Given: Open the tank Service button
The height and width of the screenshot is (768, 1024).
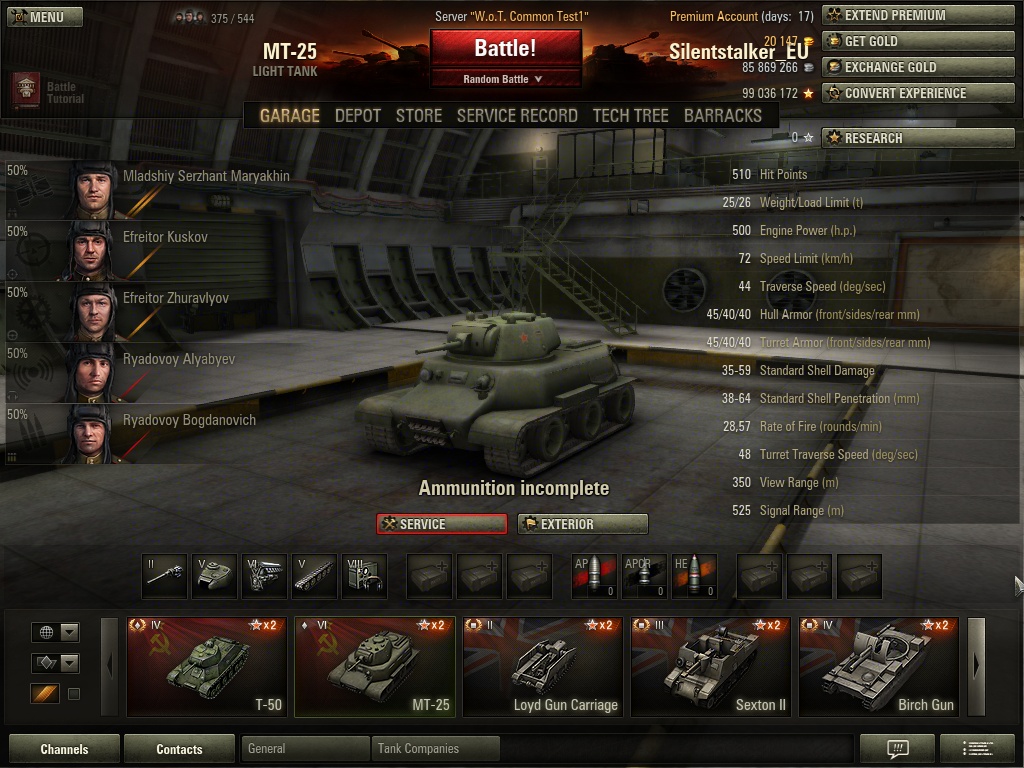Looking at the screenshot, I should point(441,524).
